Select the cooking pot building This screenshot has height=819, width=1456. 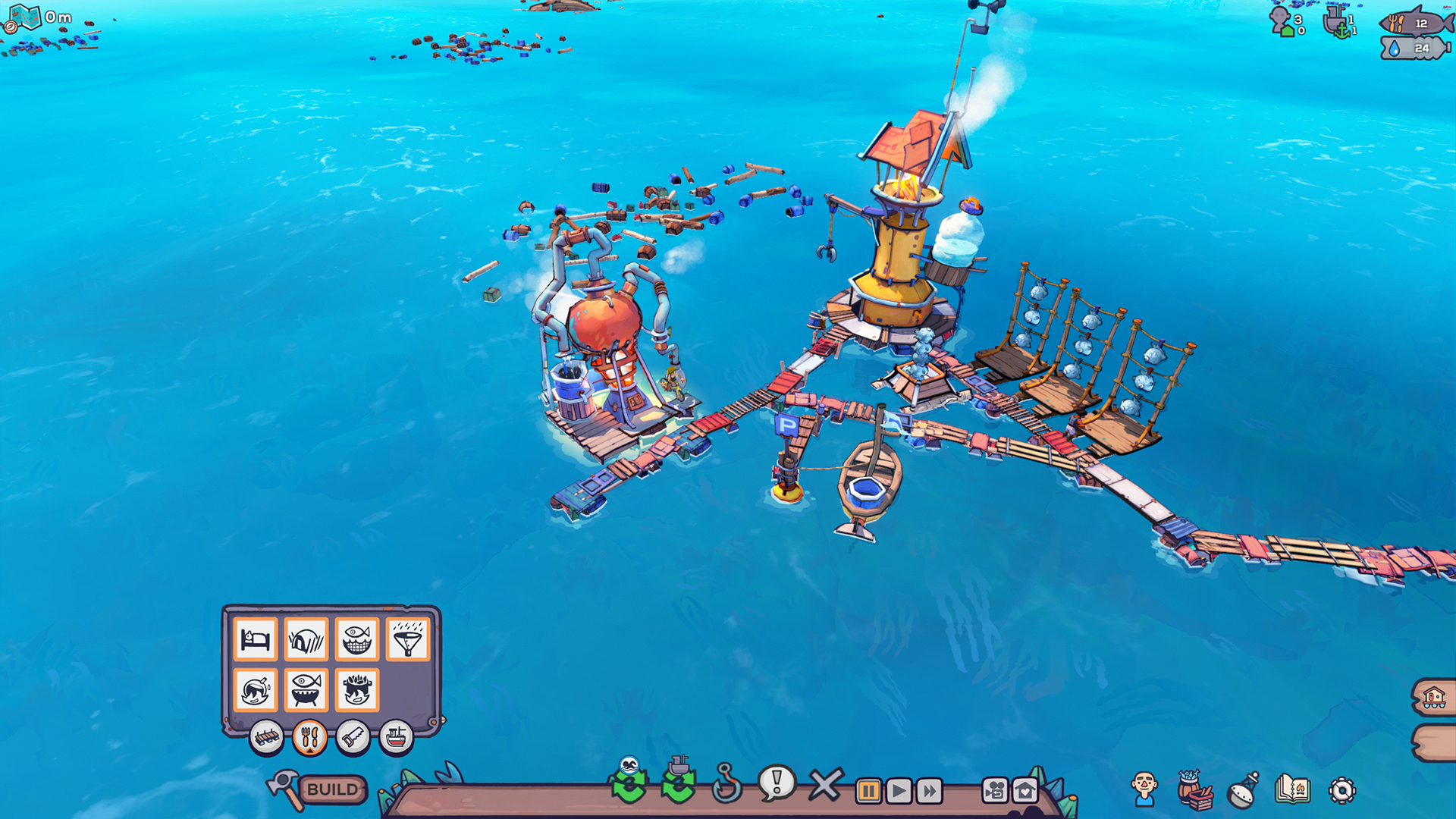358,691
